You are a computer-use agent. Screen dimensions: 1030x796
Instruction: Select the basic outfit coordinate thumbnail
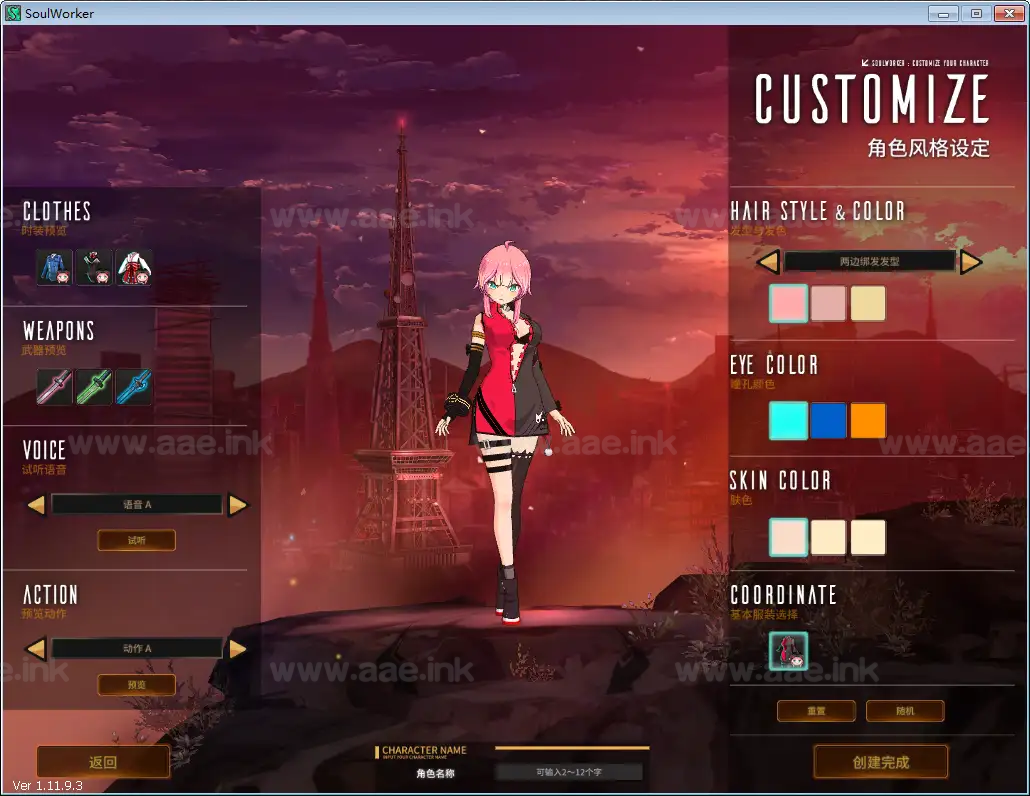pyautogui.click(x=788, y=651)
